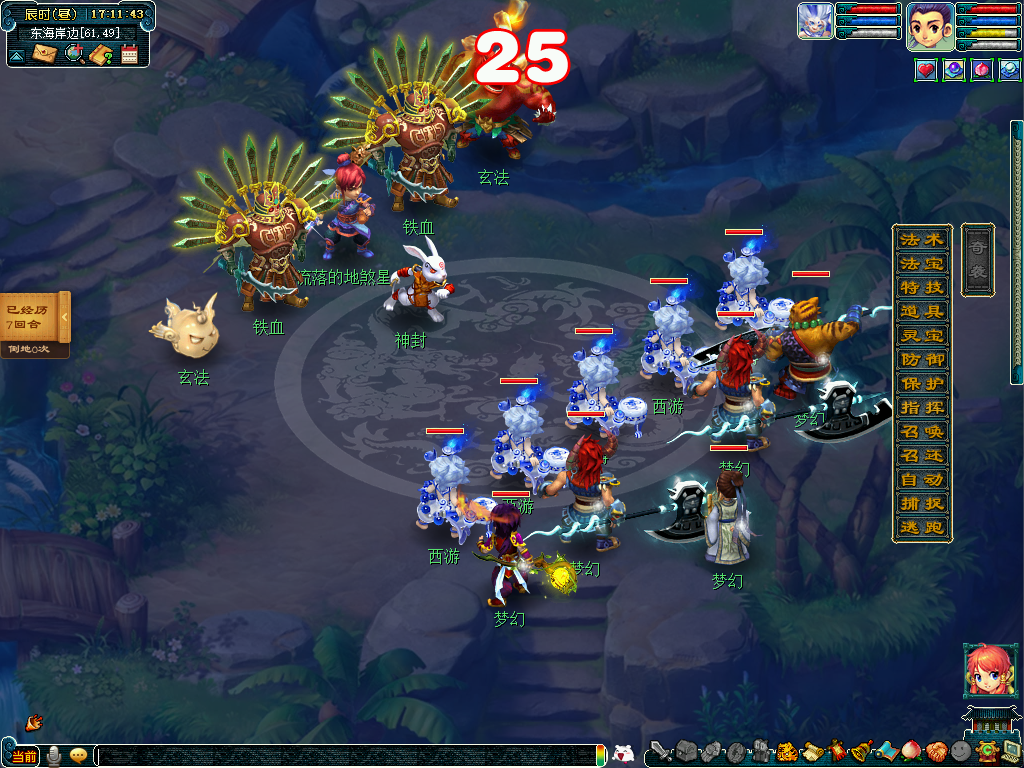Open the 法术 spell menu

(922, 240)
